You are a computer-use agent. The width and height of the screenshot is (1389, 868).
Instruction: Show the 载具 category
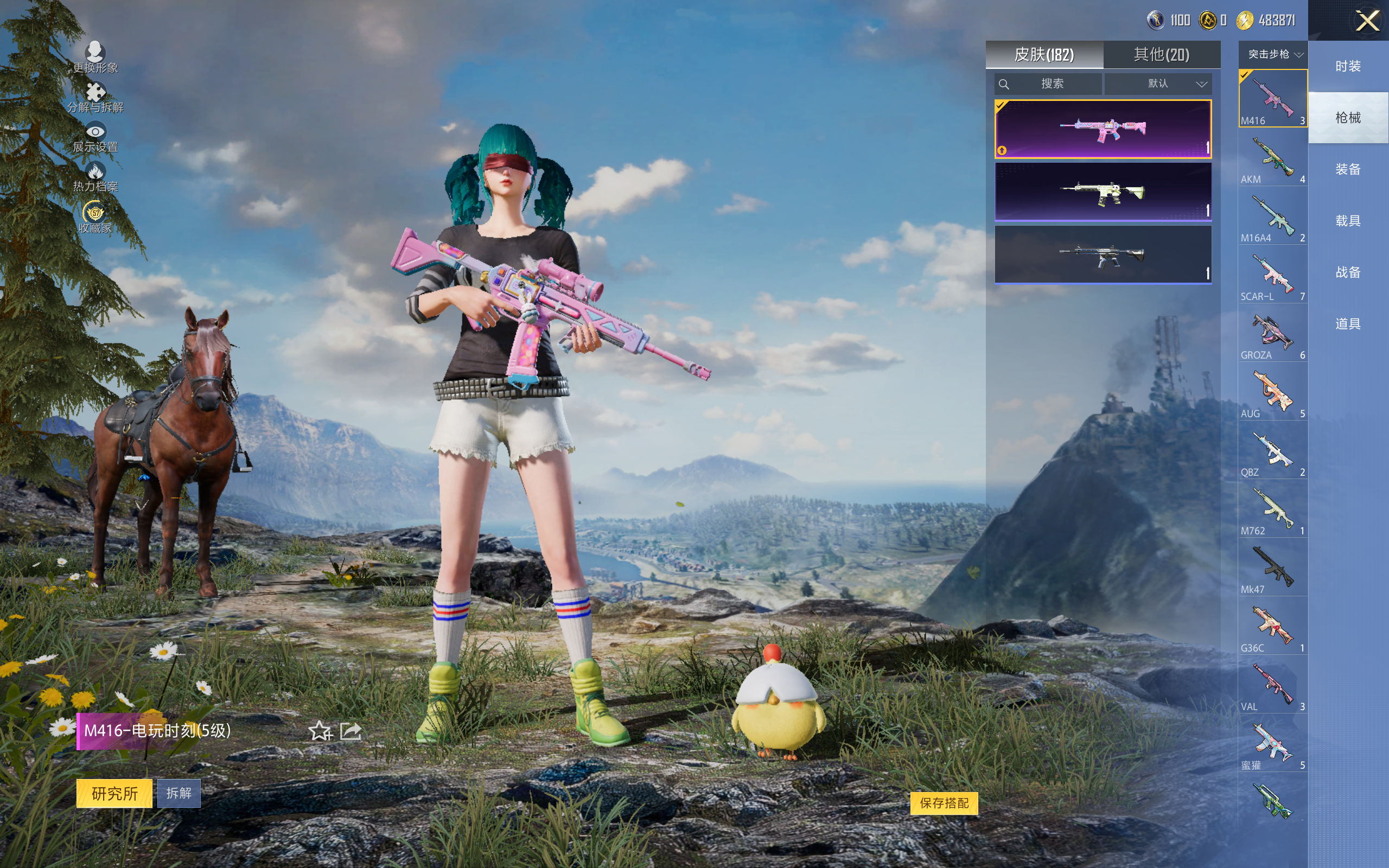click(x=1348, y=221)
